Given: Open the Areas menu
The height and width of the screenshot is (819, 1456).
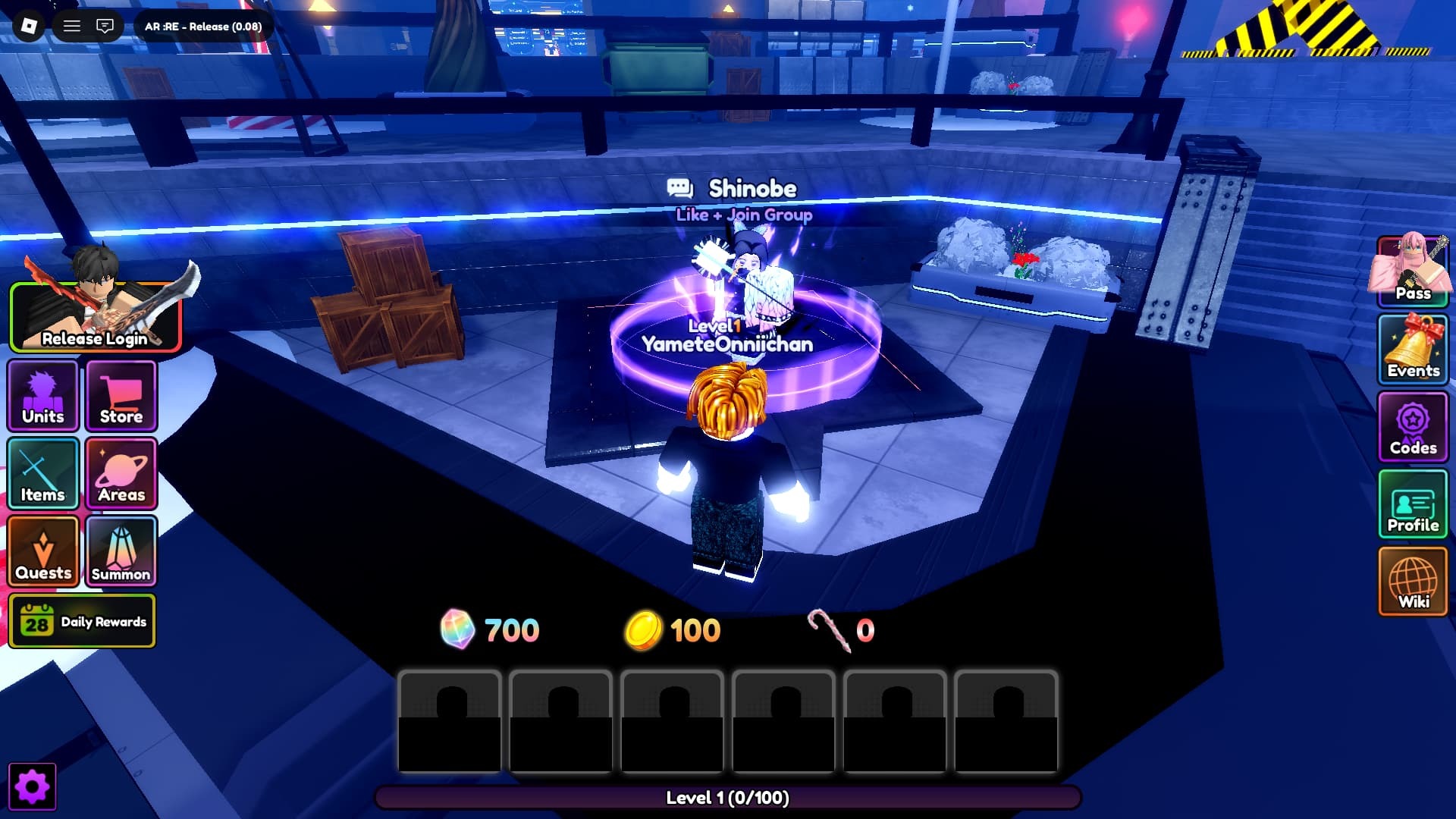Looking at the screenshot, I should (x=121, y=473).
